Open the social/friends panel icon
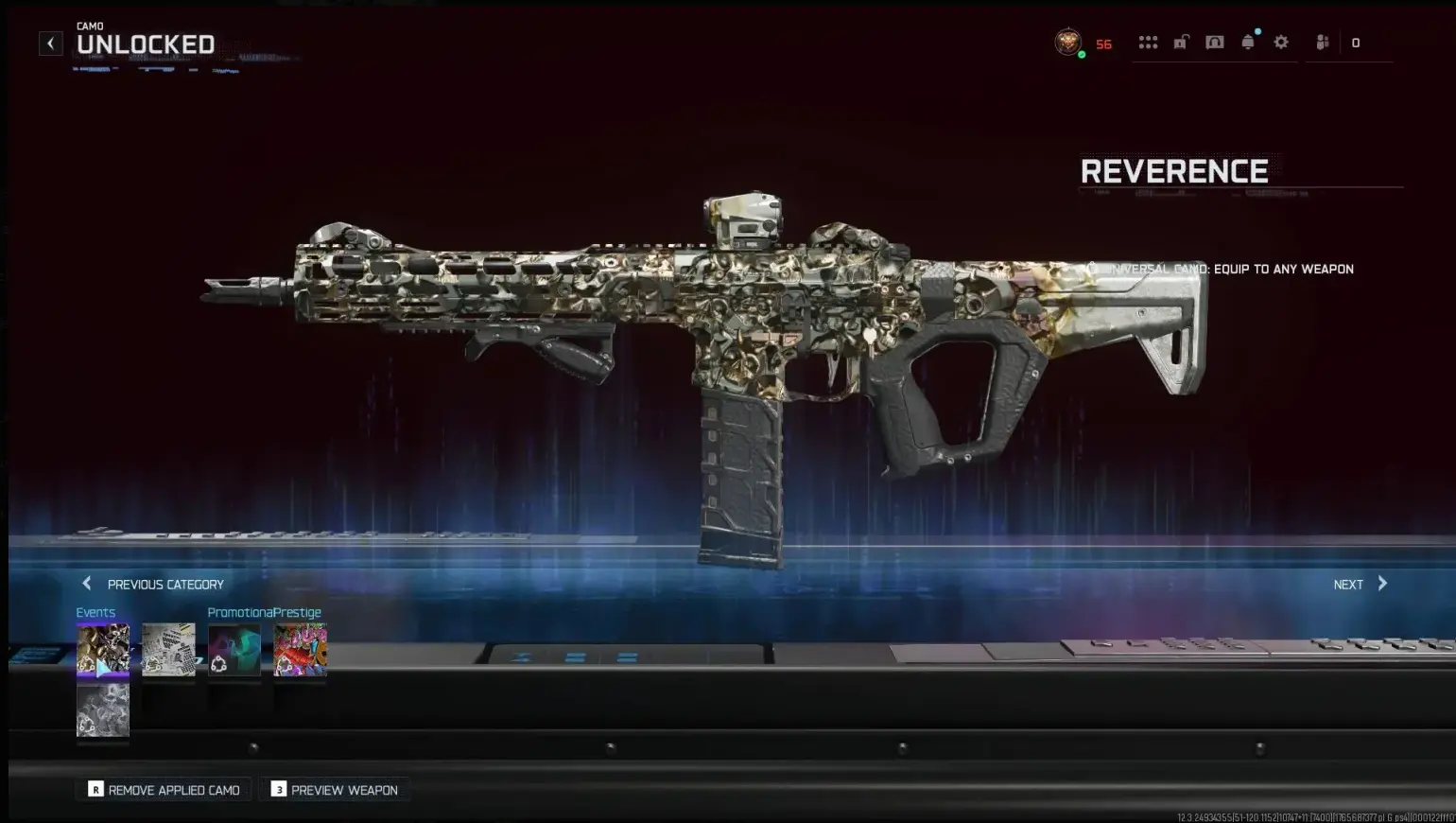 [1321, 42]
